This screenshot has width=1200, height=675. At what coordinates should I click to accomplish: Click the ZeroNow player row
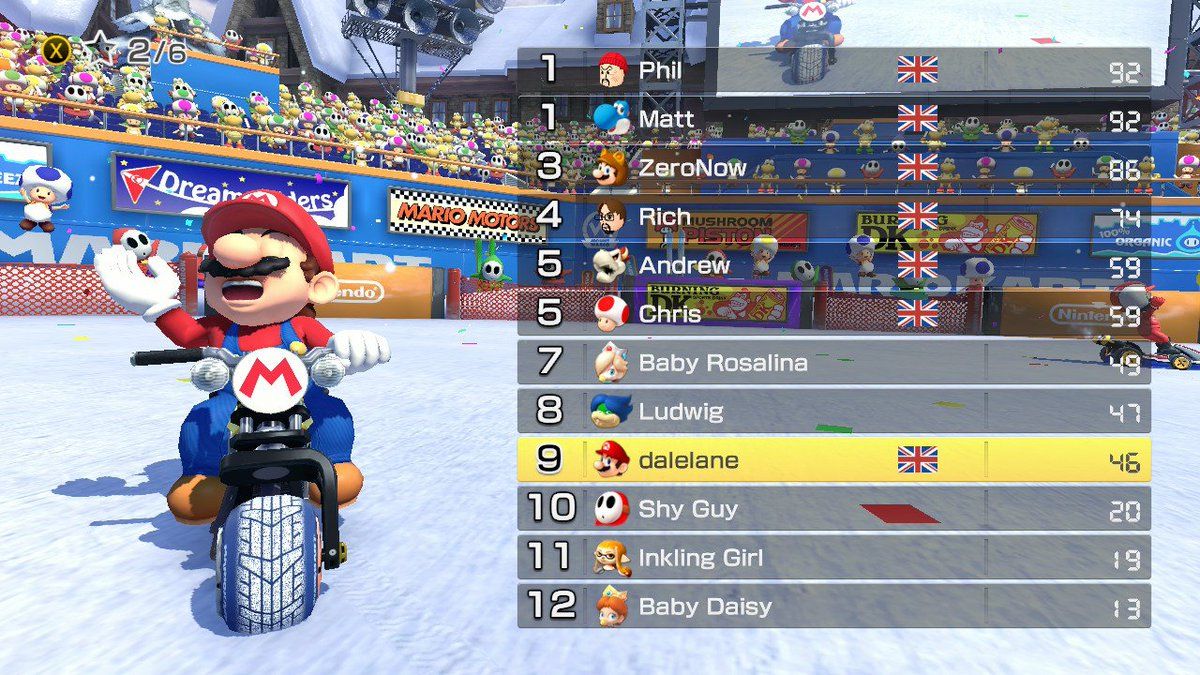833,168
